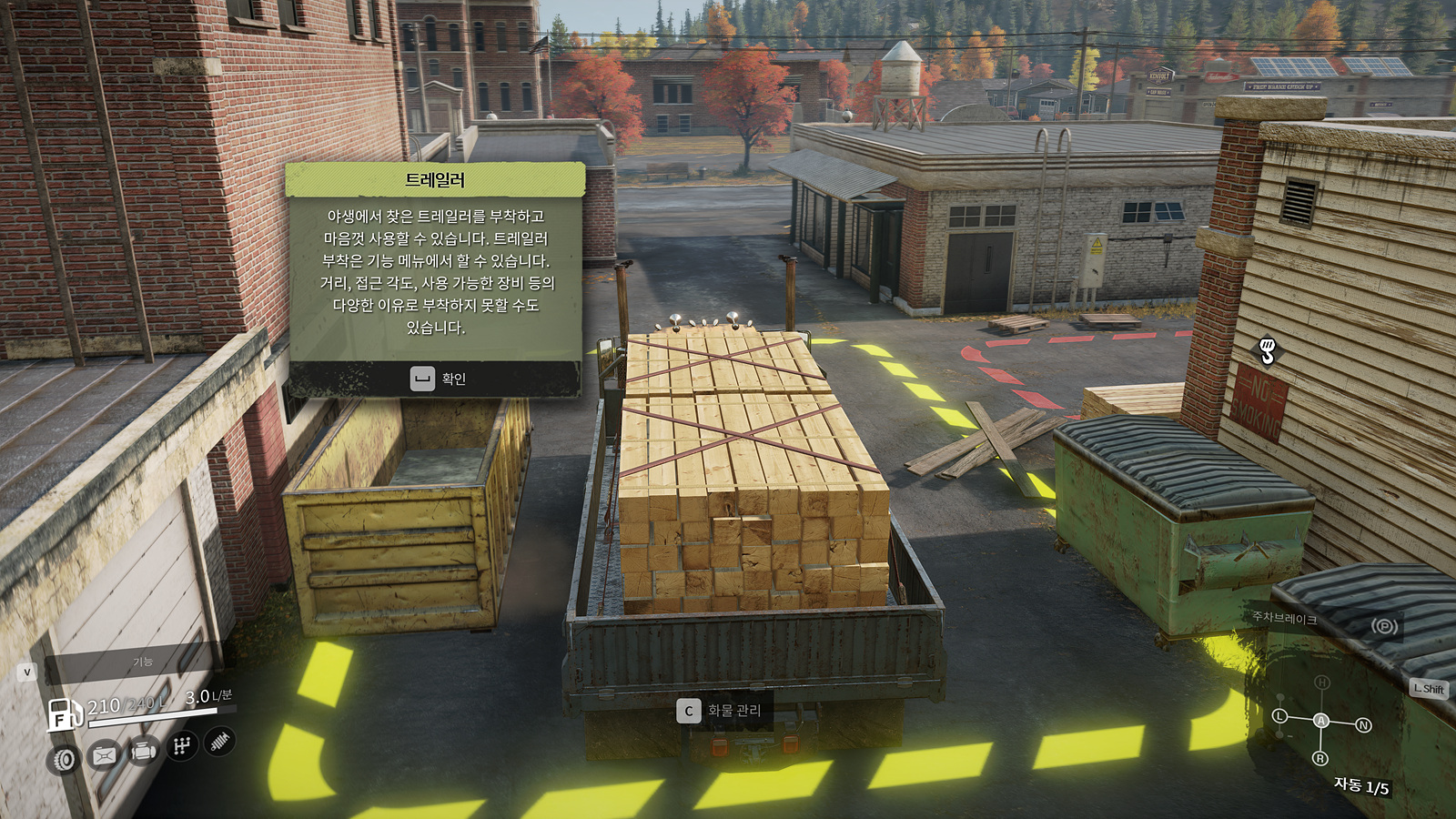Open 화물 관리 cargo management
1456x819 pixels.
point(720,711)
